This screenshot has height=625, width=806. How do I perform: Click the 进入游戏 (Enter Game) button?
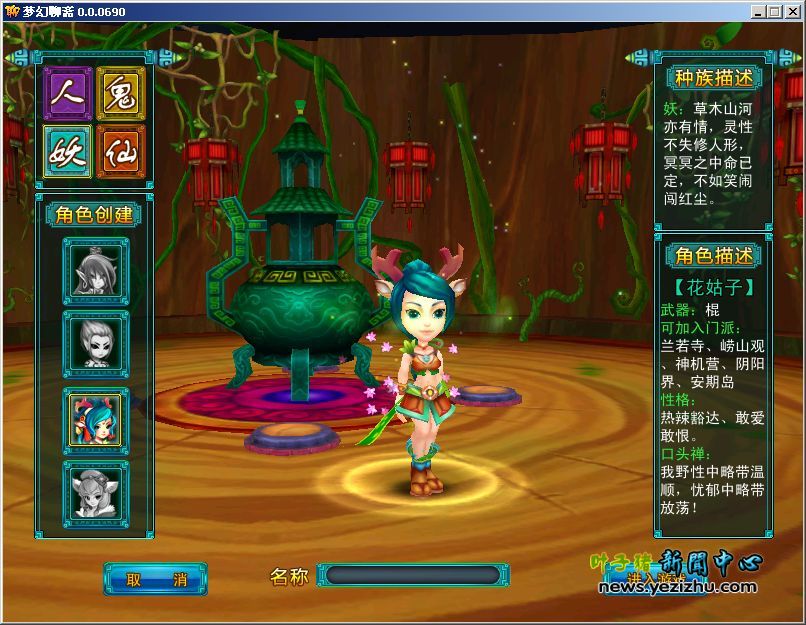coord(657,578)
